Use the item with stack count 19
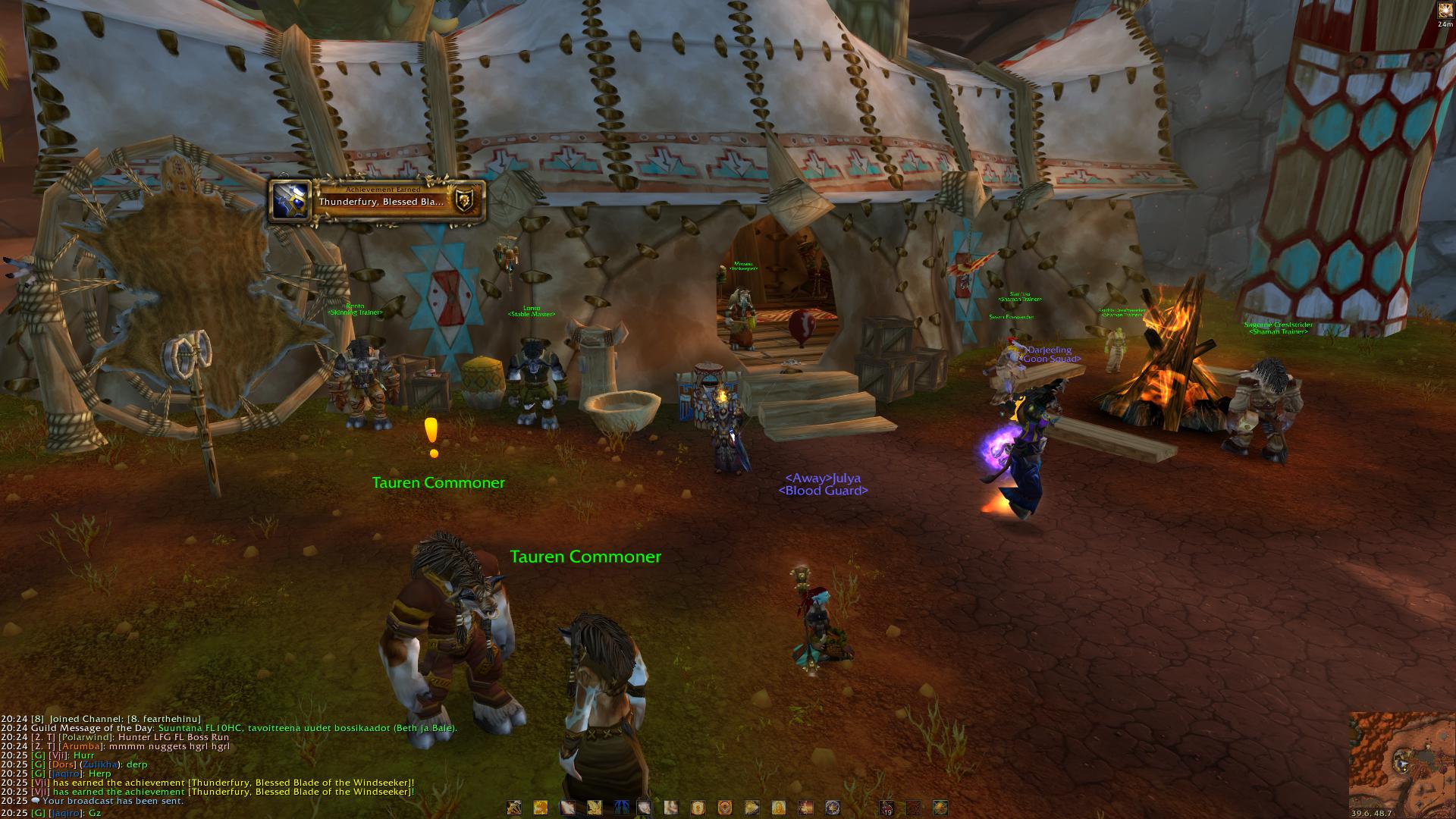The image size is (1456, 819). point(886,808)
